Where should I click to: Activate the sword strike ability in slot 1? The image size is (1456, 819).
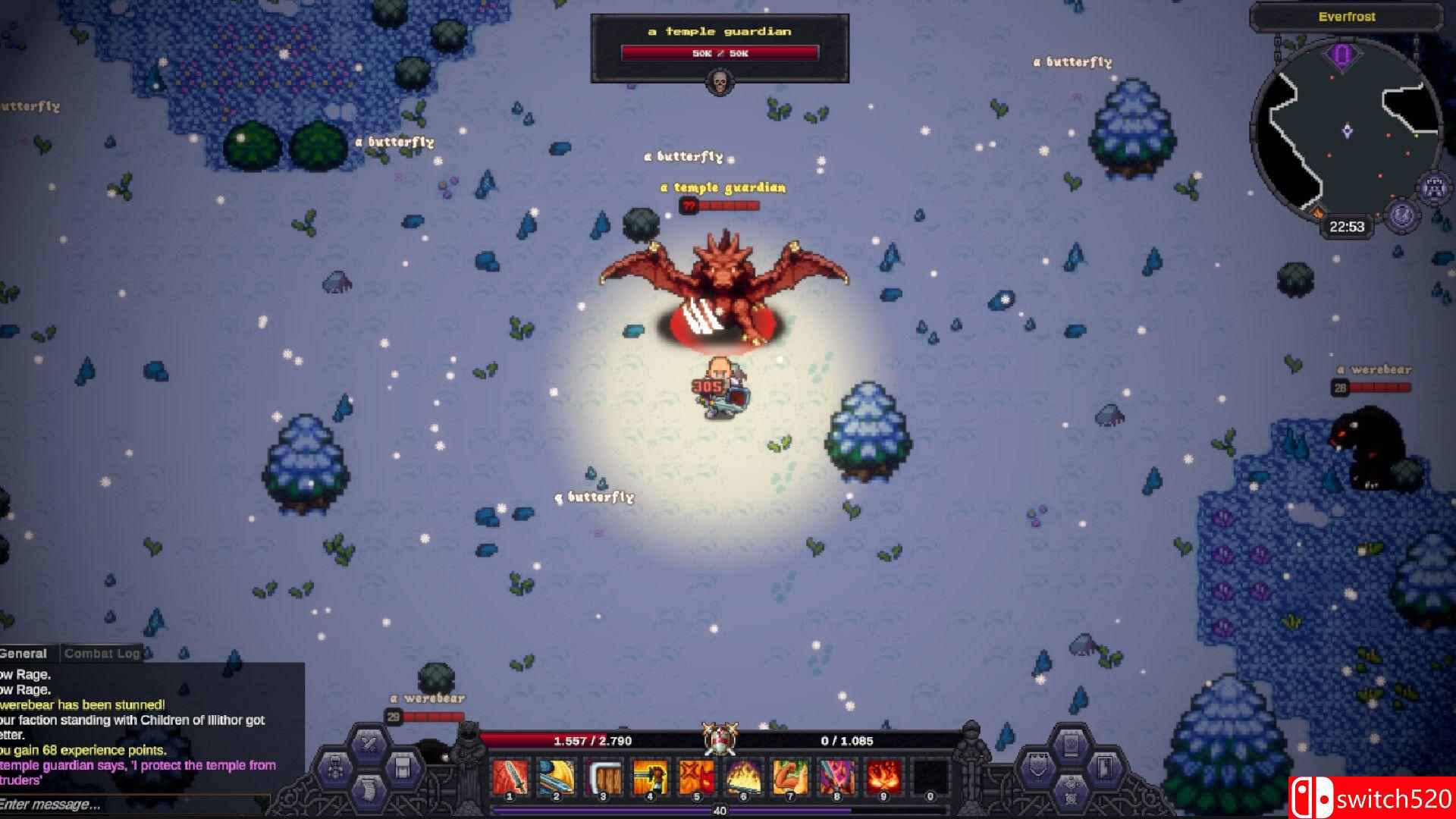510,777
